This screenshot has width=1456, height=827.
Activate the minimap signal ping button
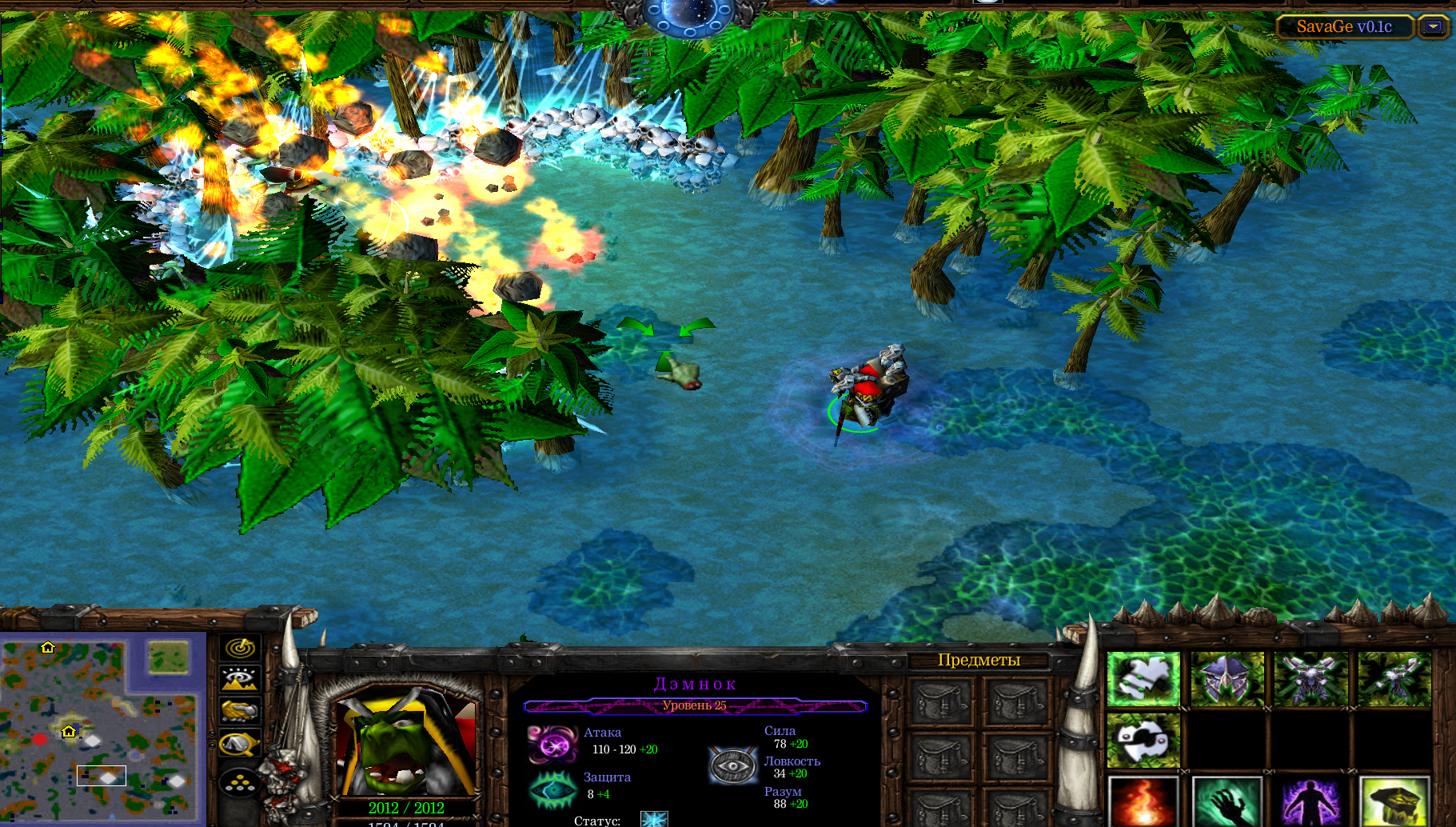239,647
